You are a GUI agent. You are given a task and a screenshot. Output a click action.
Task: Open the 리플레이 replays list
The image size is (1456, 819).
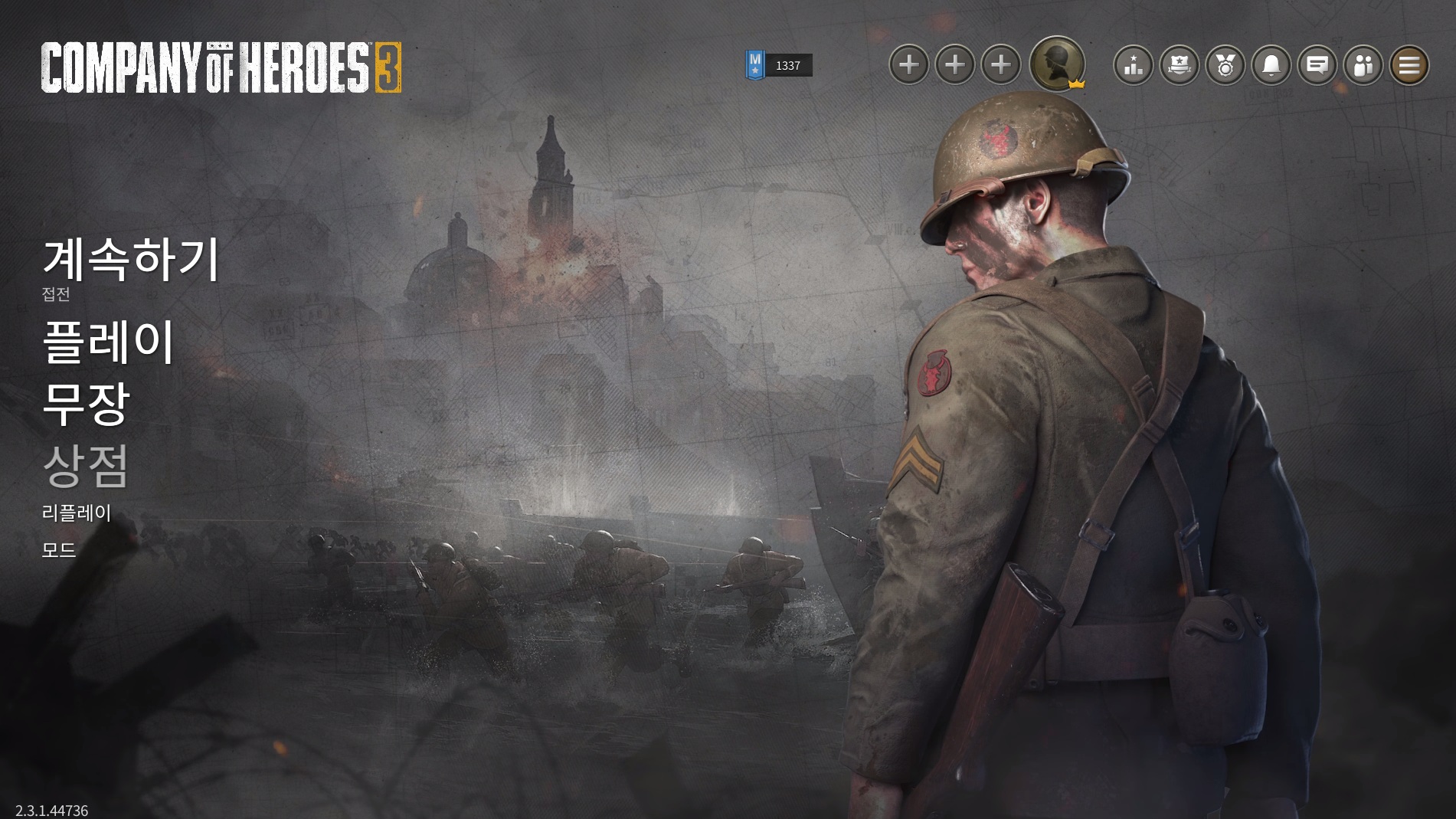coord(77,513)
